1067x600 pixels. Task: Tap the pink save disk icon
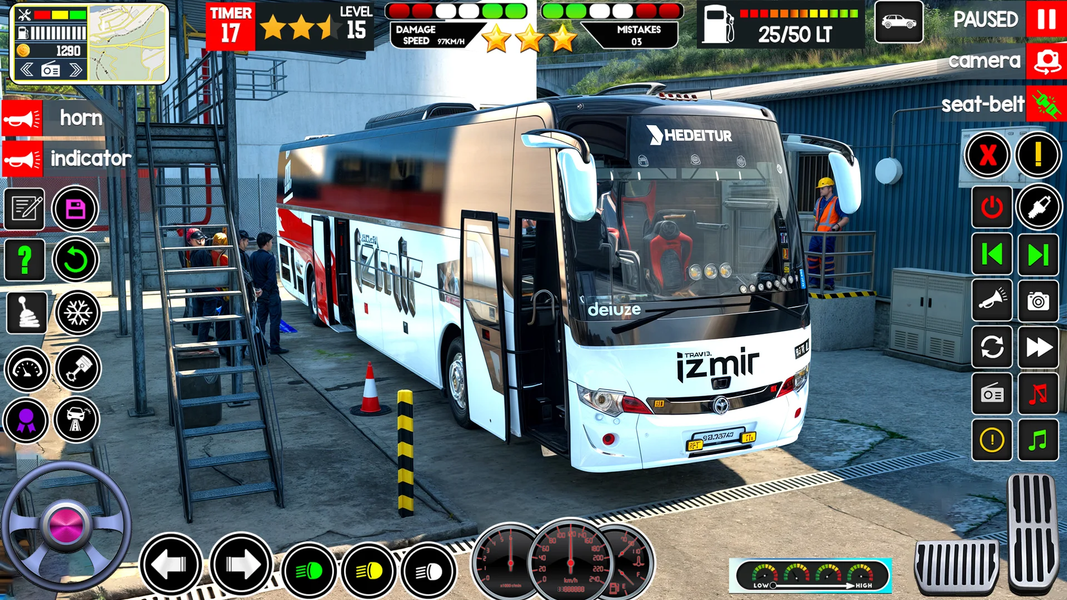pyautogui.click(x=75, y=209)
